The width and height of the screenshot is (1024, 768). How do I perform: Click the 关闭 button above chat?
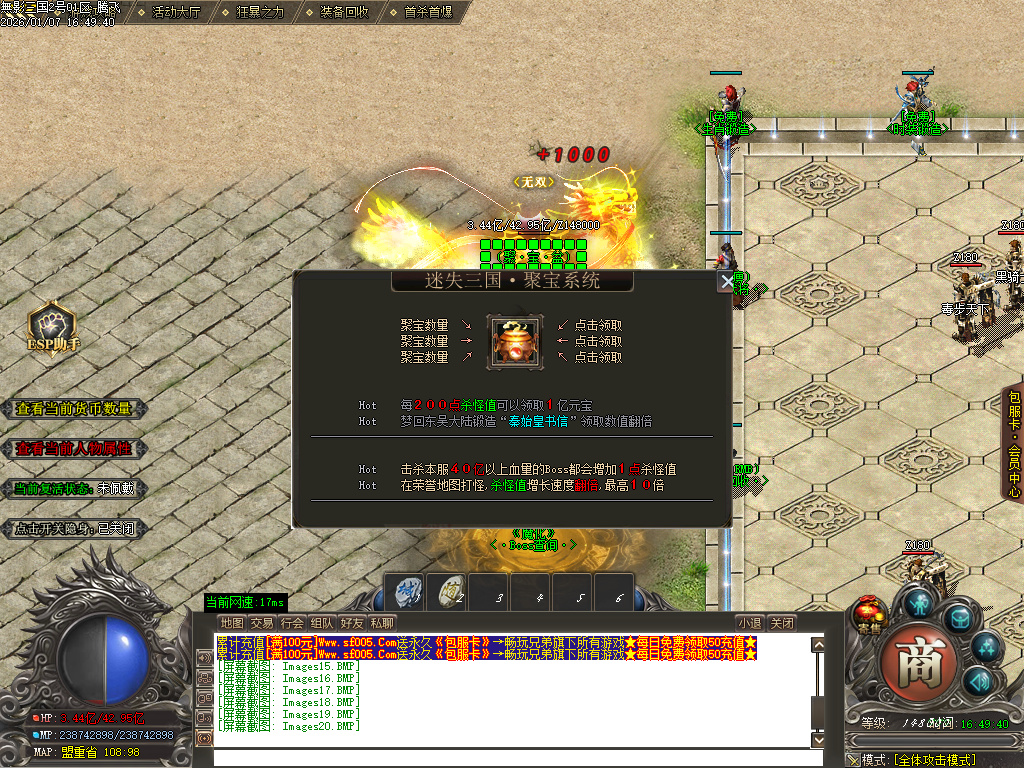(783, 623)
